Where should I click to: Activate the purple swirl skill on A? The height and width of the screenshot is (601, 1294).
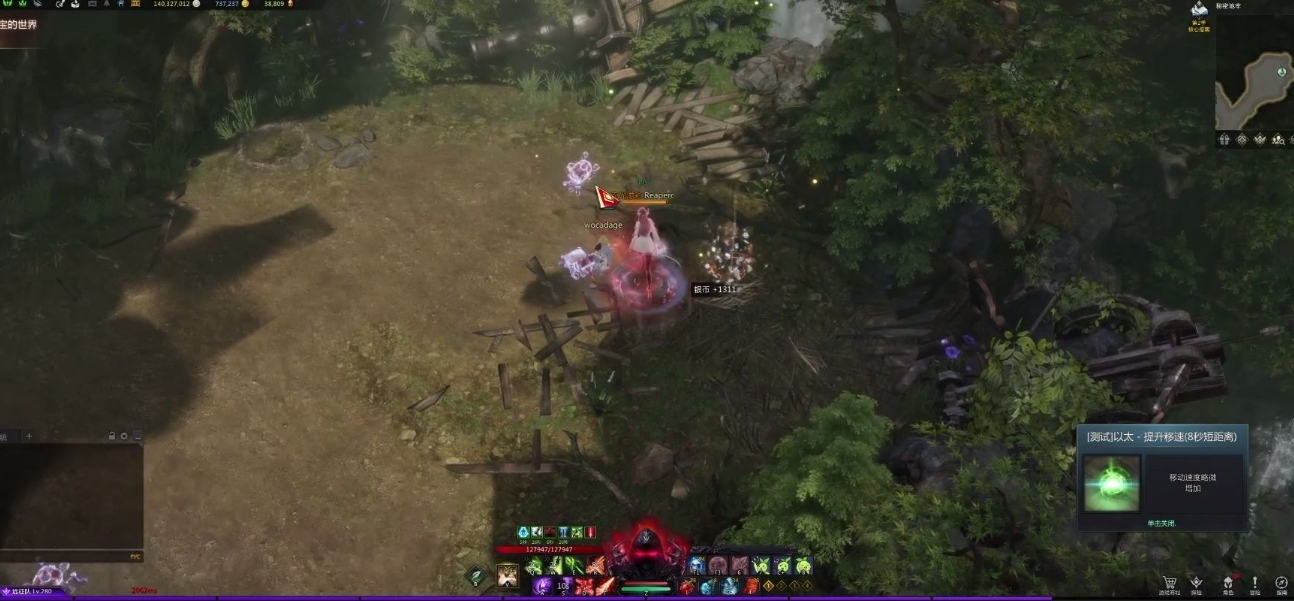[x=542, y=586]
